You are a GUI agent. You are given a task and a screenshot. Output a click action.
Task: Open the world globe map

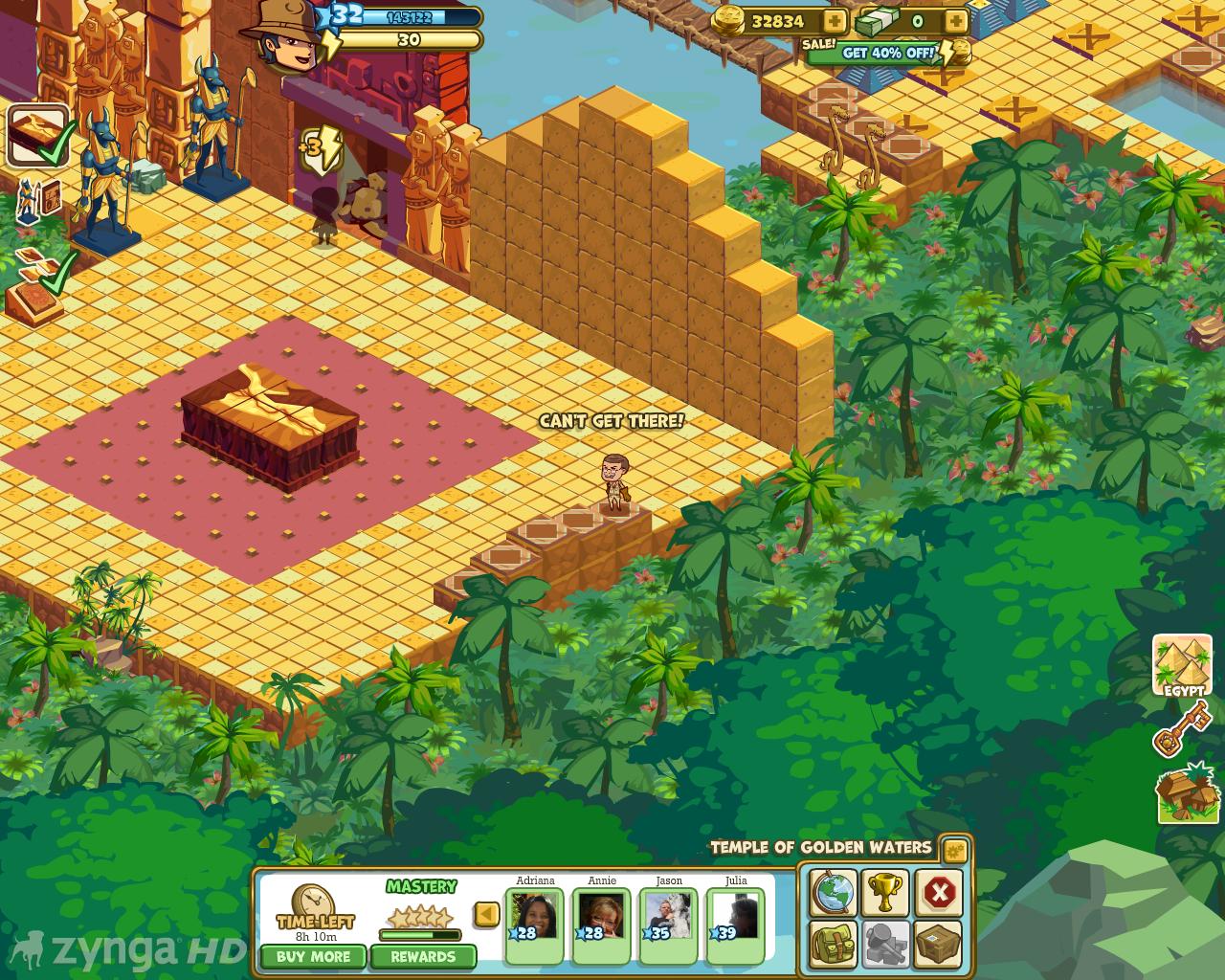click(833, 893)
